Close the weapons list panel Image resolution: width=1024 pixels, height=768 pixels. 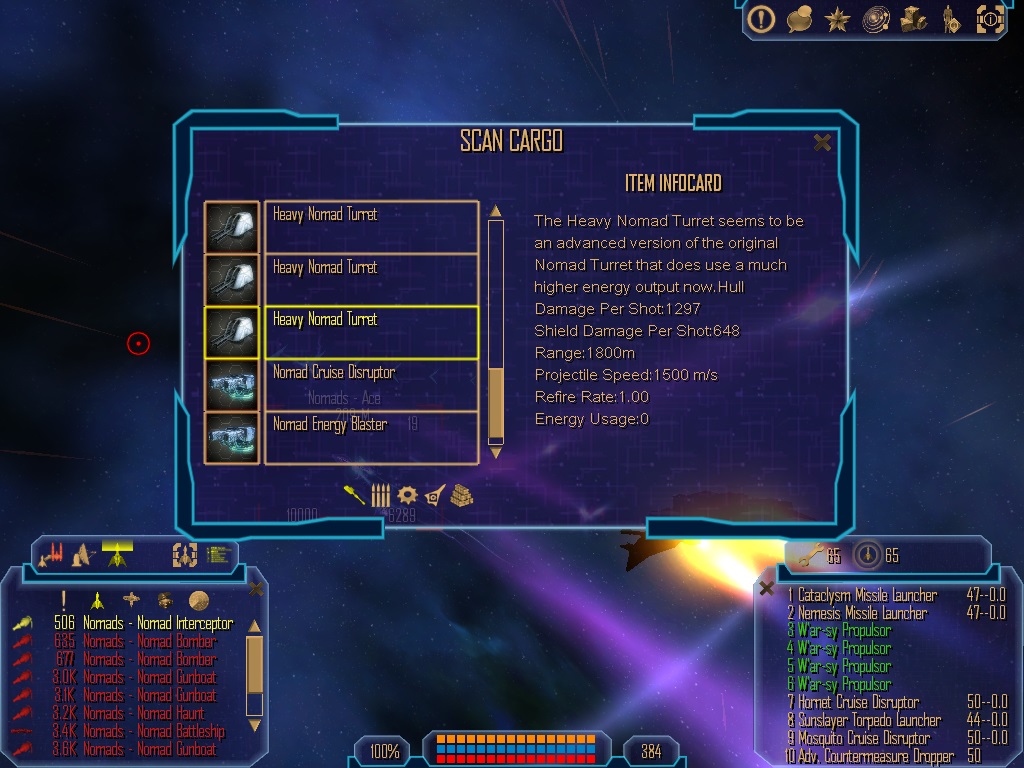[x=766, y=589]
